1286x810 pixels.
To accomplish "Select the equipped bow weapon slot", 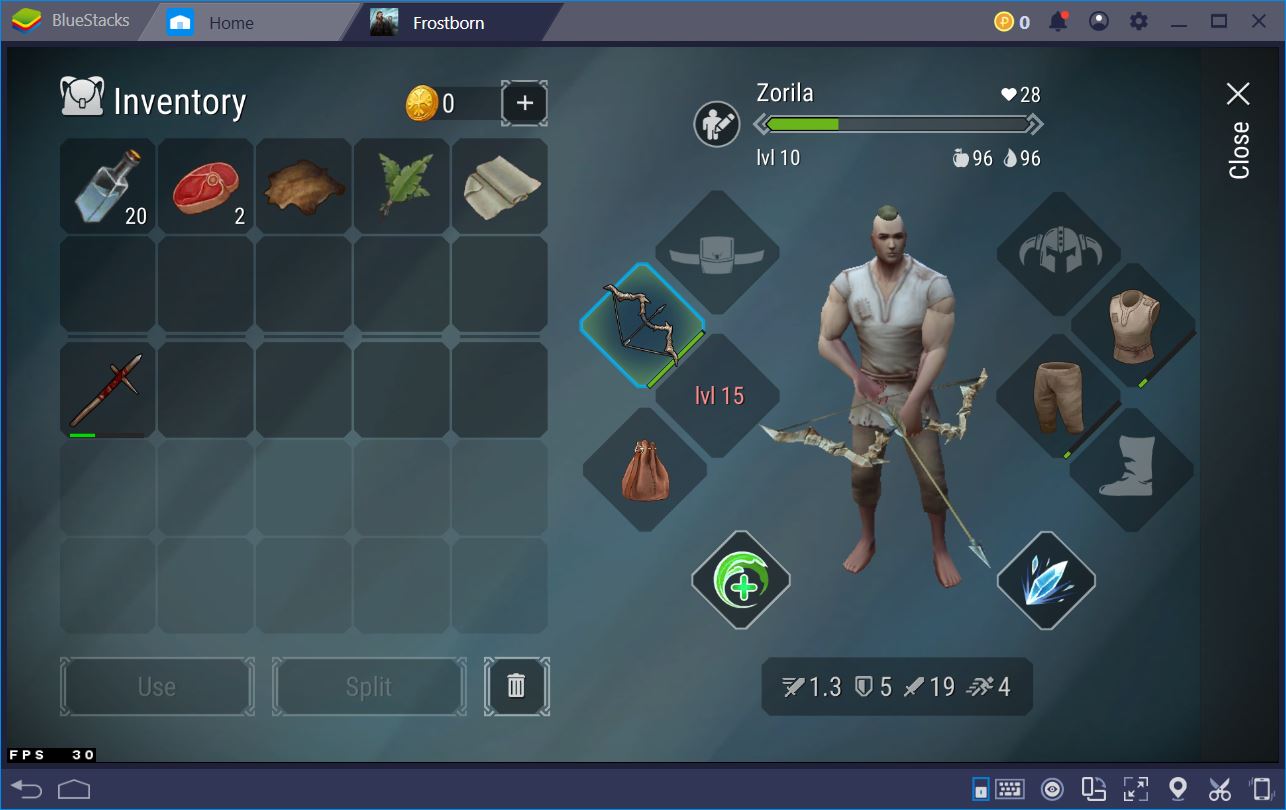I will click(x=642, y=326).
